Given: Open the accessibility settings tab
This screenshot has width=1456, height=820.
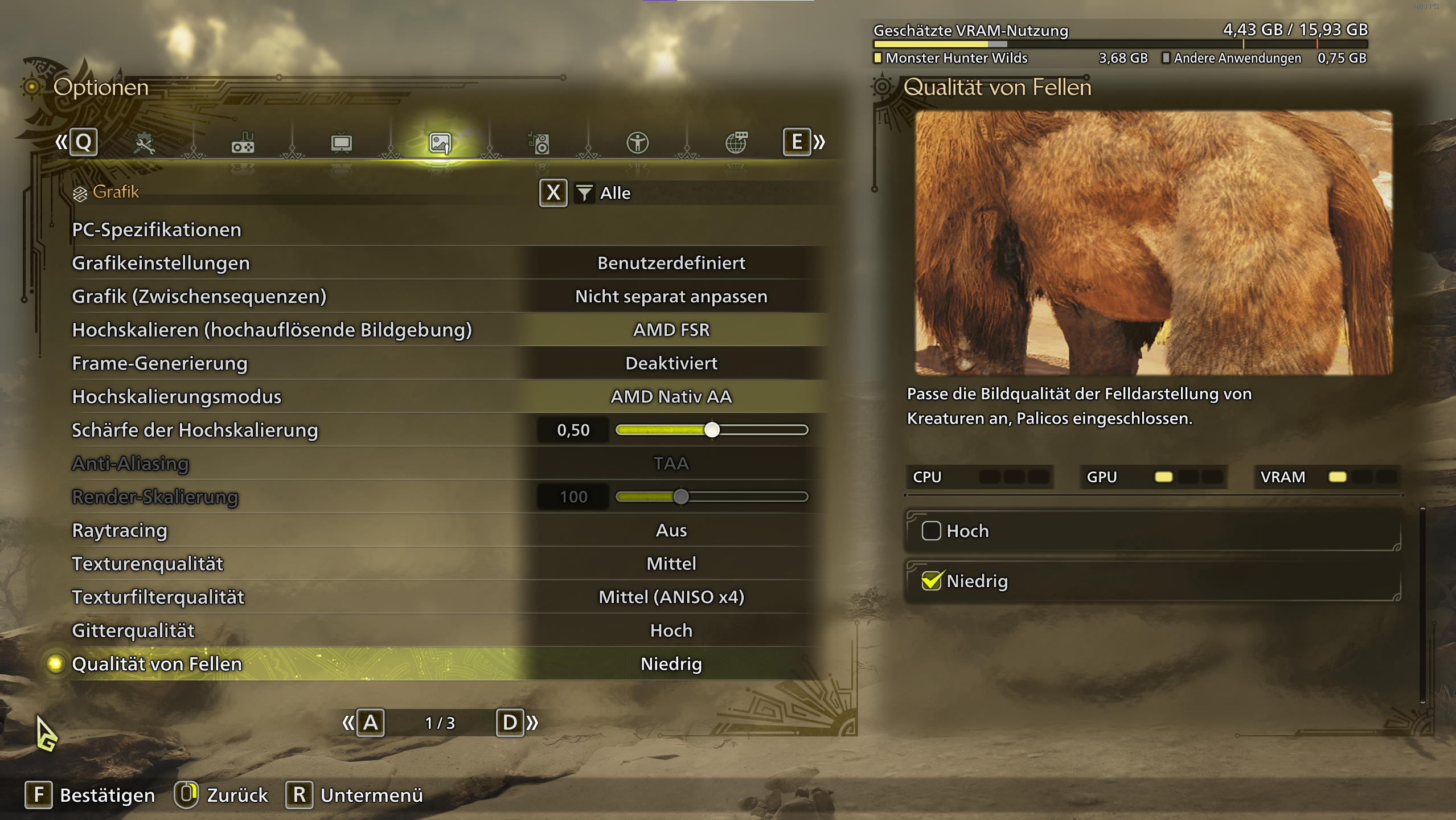Looking at the screenshot, I should 638,142.
